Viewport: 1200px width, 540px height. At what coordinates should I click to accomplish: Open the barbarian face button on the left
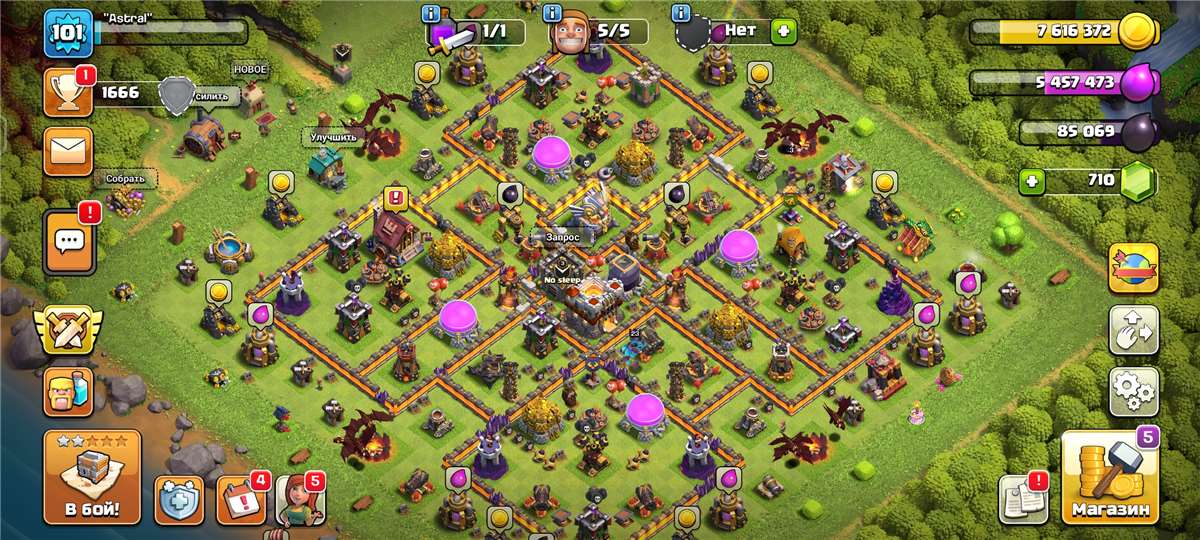point(68,391)
